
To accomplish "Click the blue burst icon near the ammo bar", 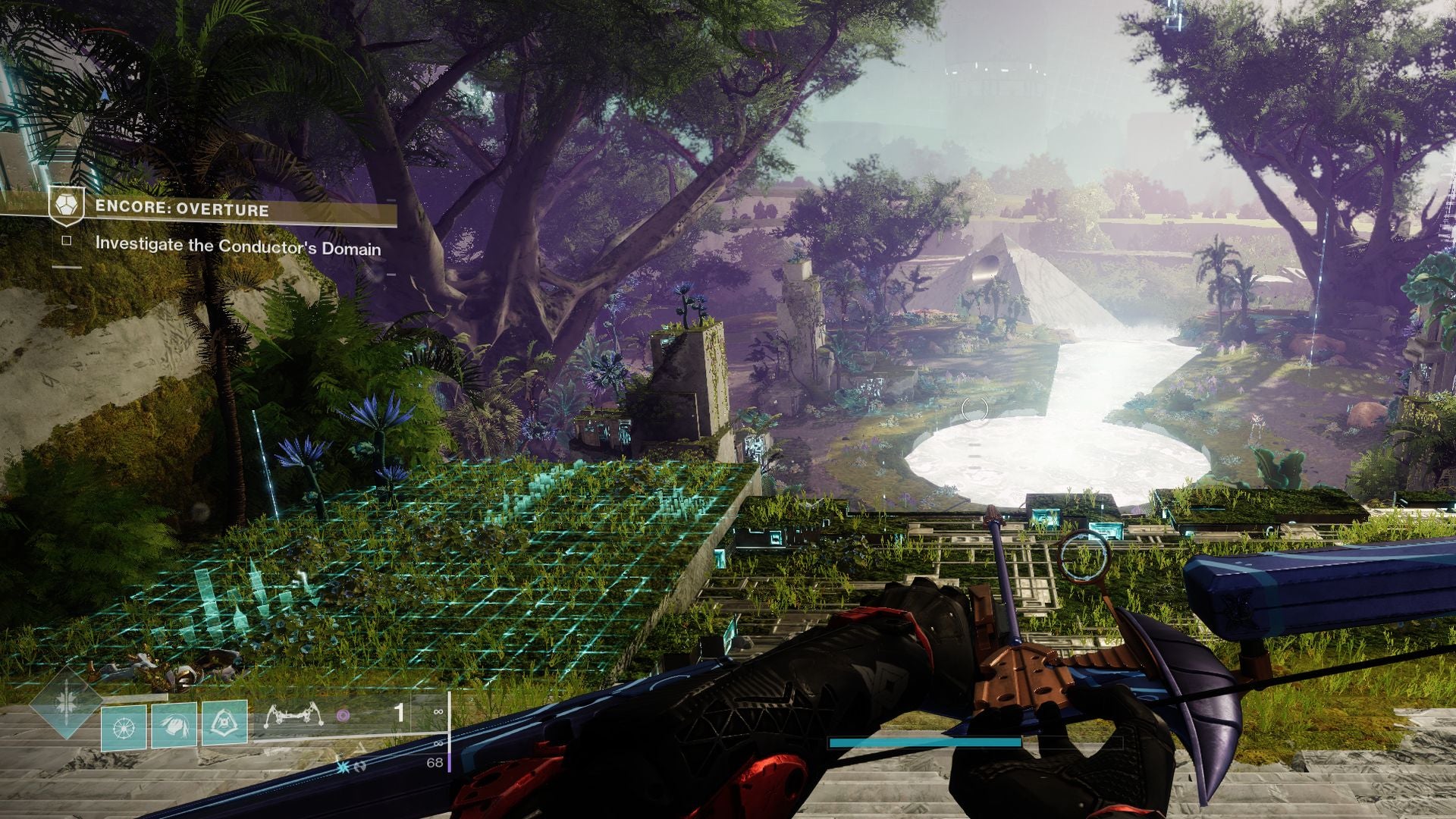I will (x=342, y=768).
